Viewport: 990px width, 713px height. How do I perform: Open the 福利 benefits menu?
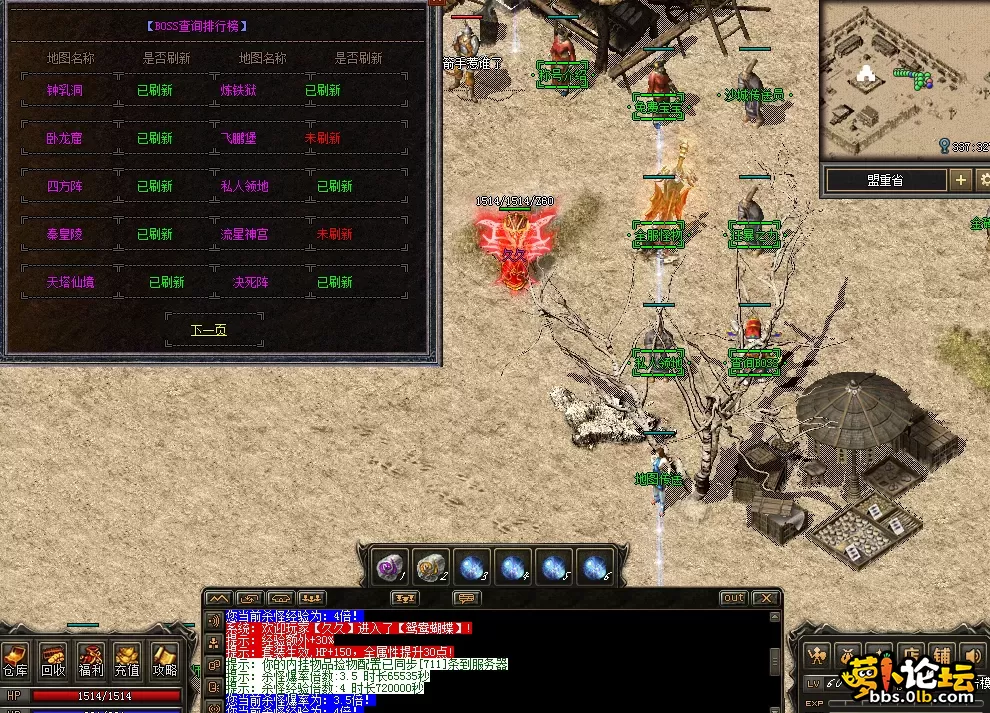90,659
